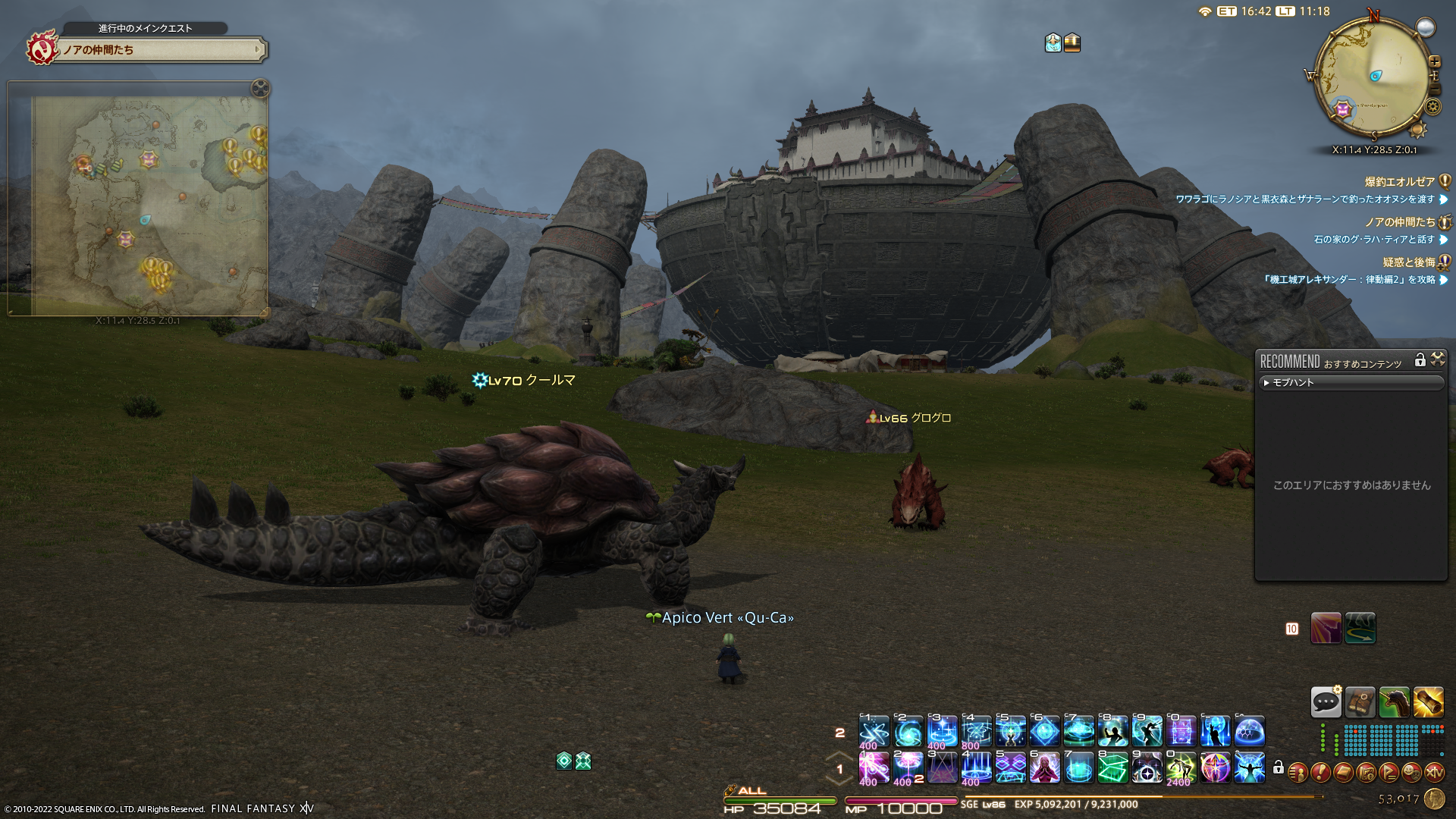Open the leather gloves gear icon
The height and width of the screenshot is (819, 1456).
1360,703
